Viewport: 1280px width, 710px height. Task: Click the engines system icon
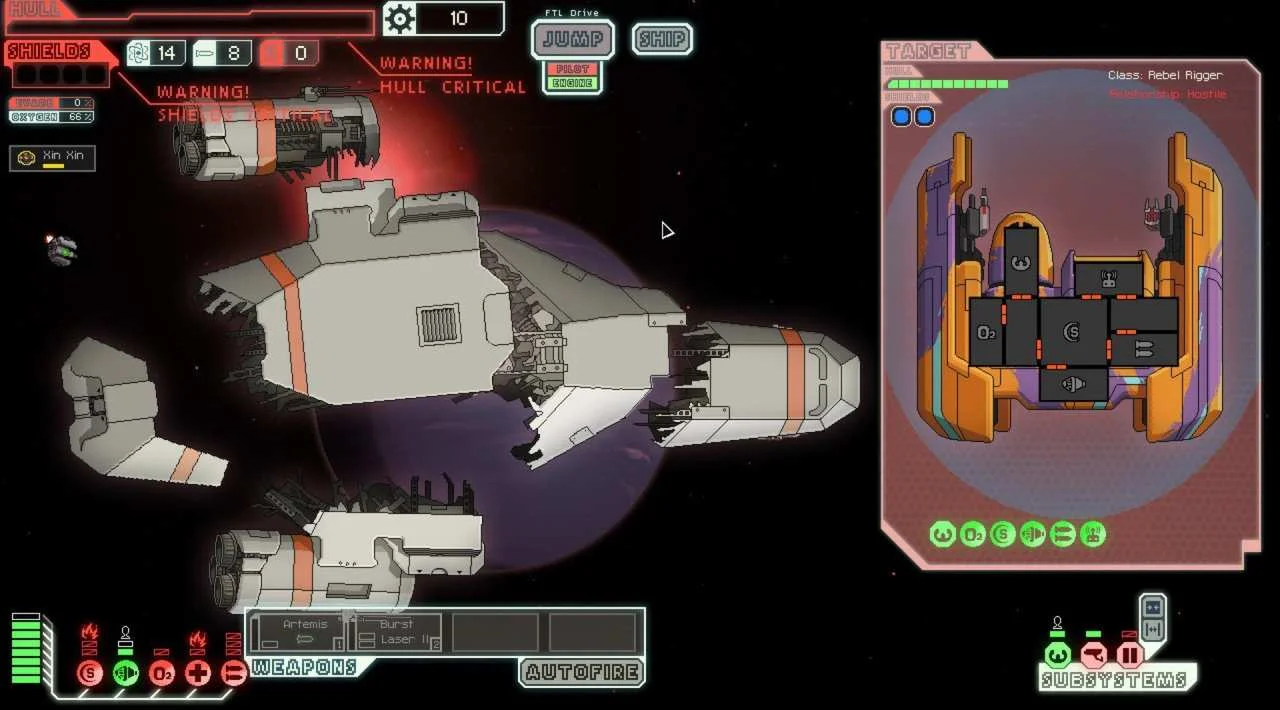[125, 673]
